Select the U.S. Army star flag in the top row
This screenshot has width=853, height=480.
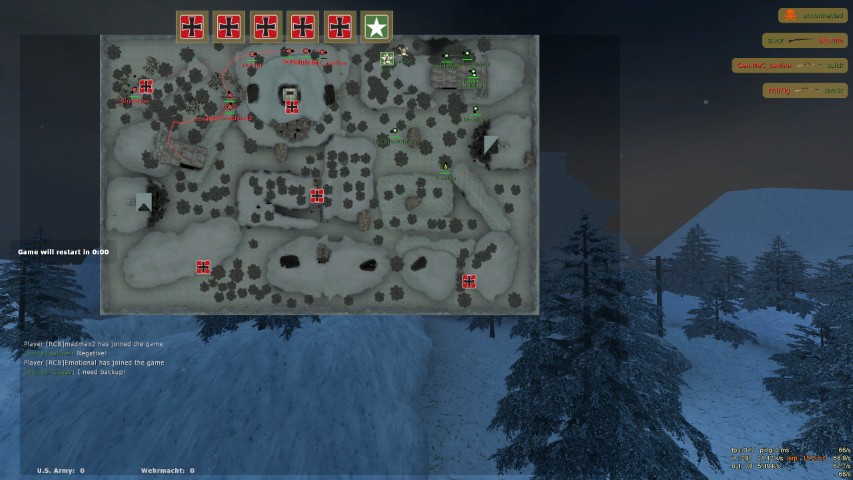[376, 27]
